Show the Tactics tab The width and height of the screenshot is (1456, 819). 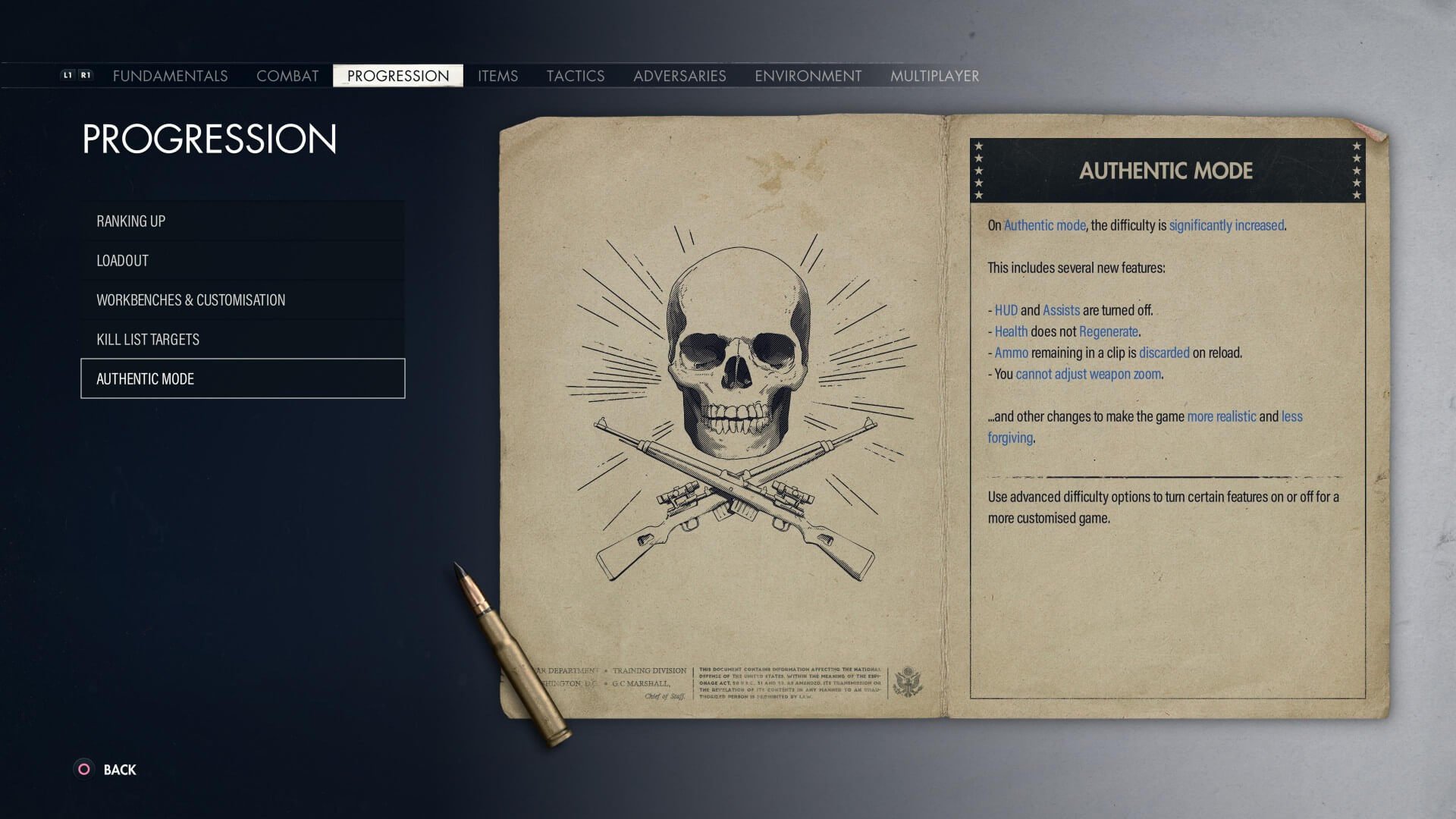click(576, 76)
